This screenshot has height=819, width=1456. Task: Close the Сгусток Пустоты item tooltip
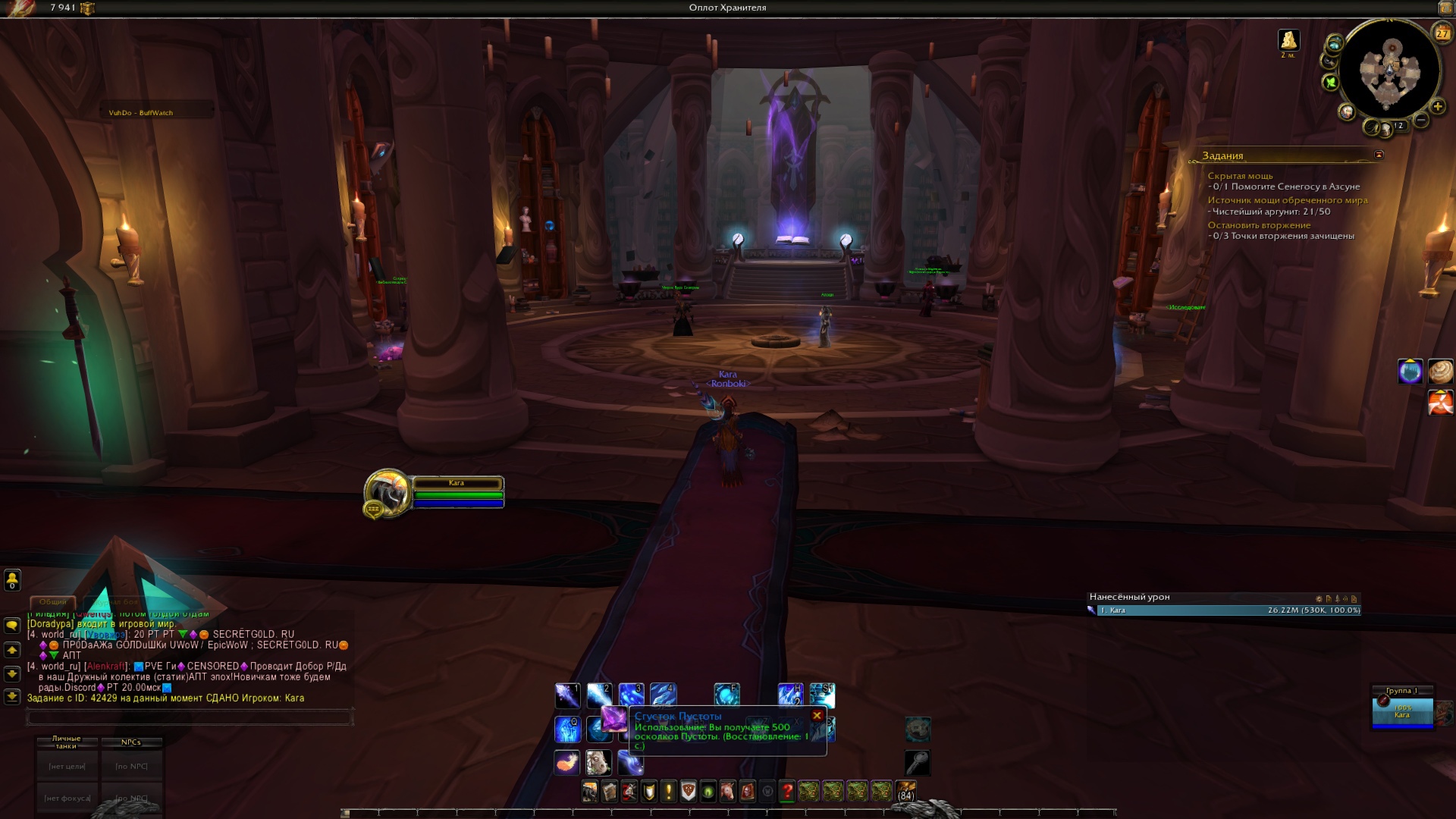pyautogui.click(x=817, y=715)
